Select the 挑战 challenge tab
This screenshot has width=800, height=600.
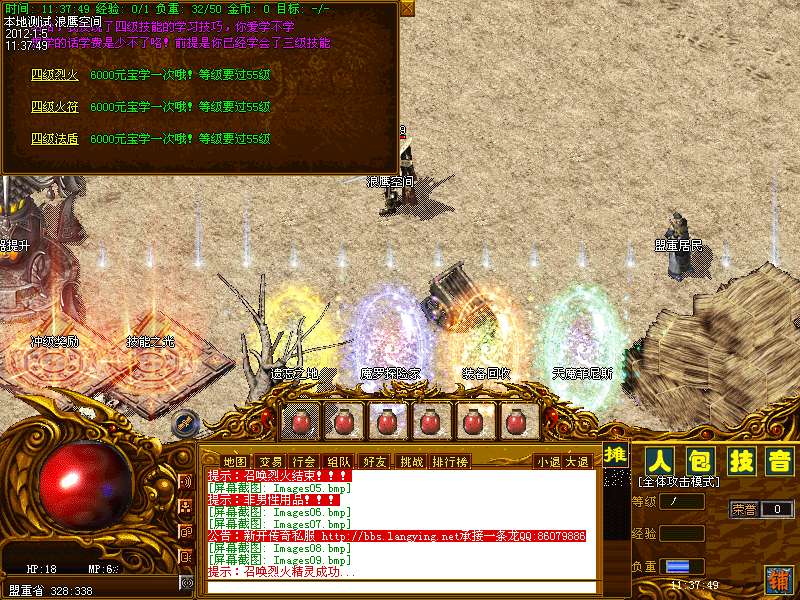coord(411,461)
